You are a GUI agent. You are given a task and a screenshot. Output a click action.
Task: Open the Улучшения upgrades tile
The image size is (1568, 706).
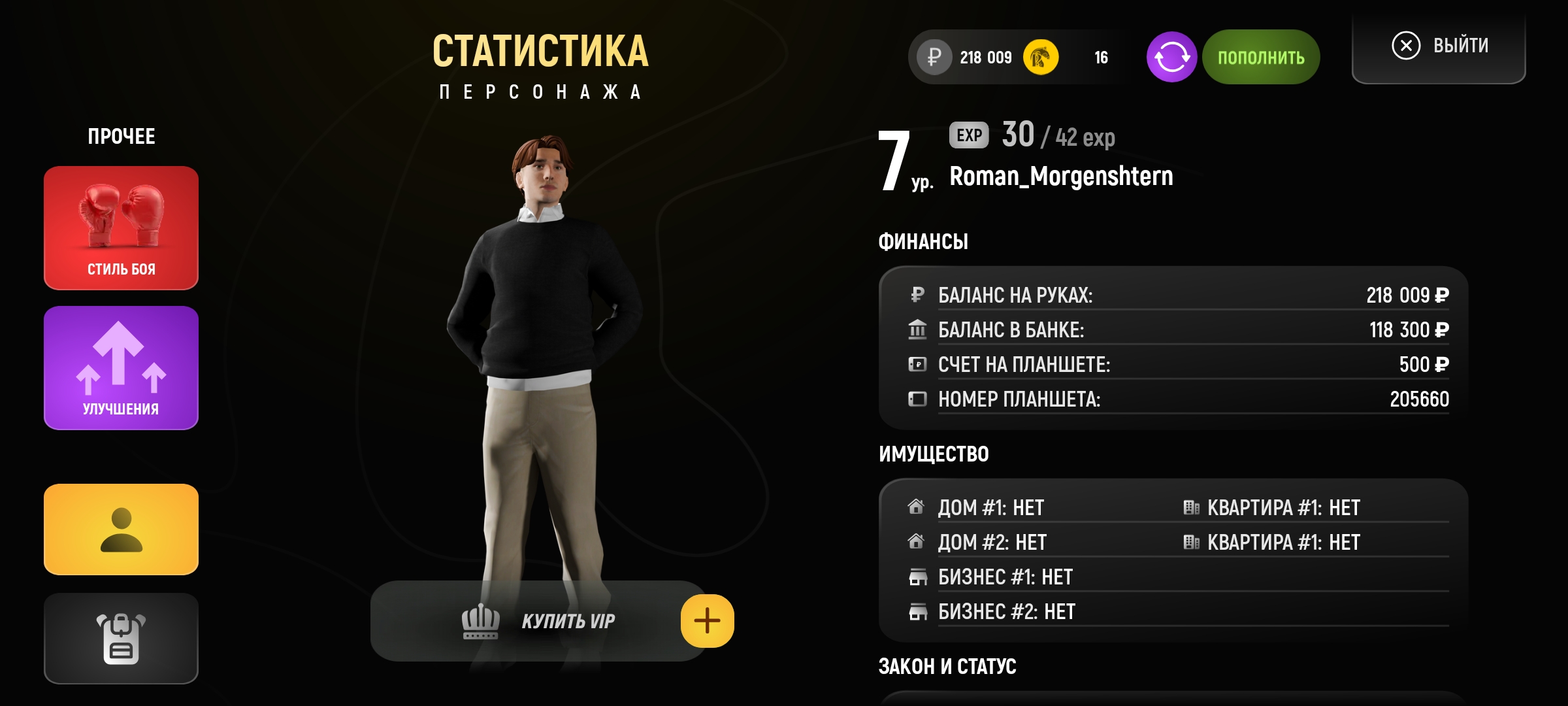click(x=121, y=367)
